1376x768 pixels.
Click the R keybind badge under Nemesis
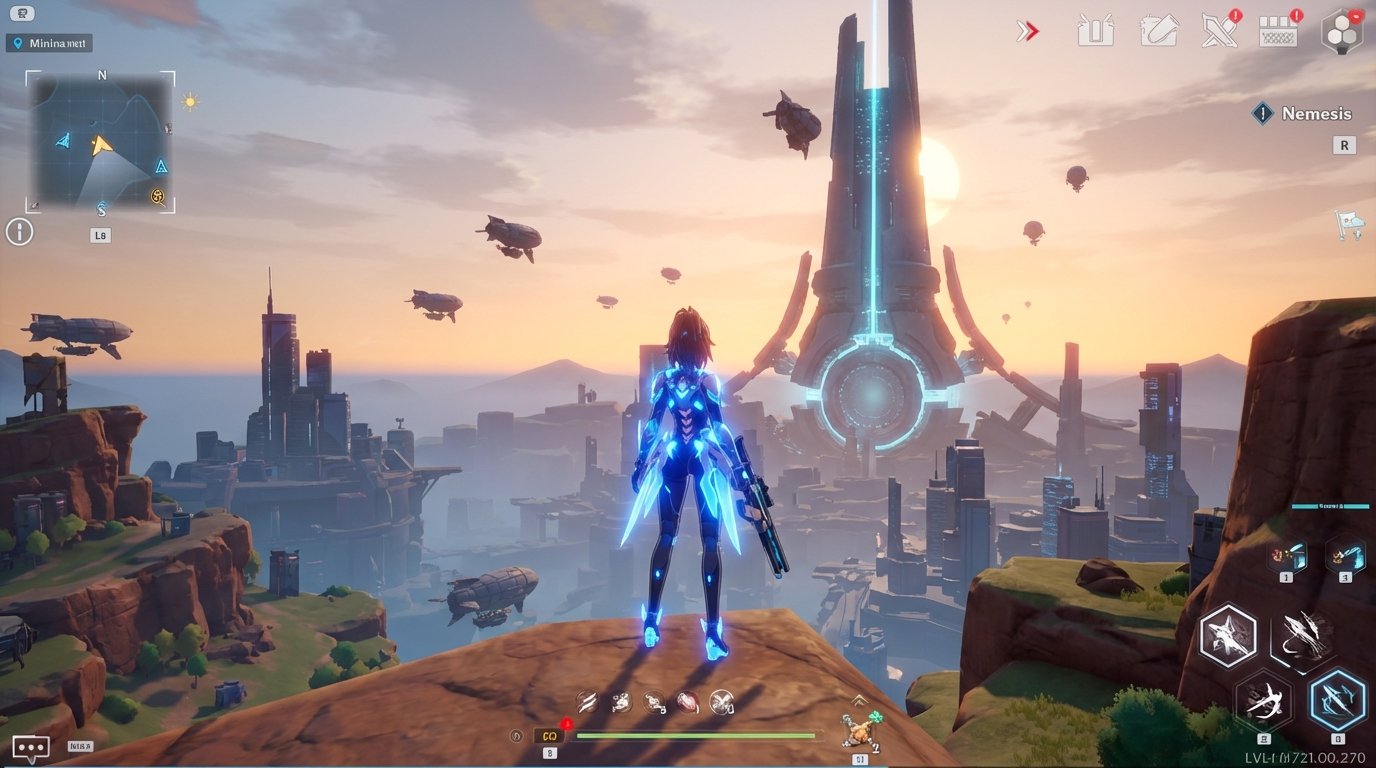(1343, 145)
